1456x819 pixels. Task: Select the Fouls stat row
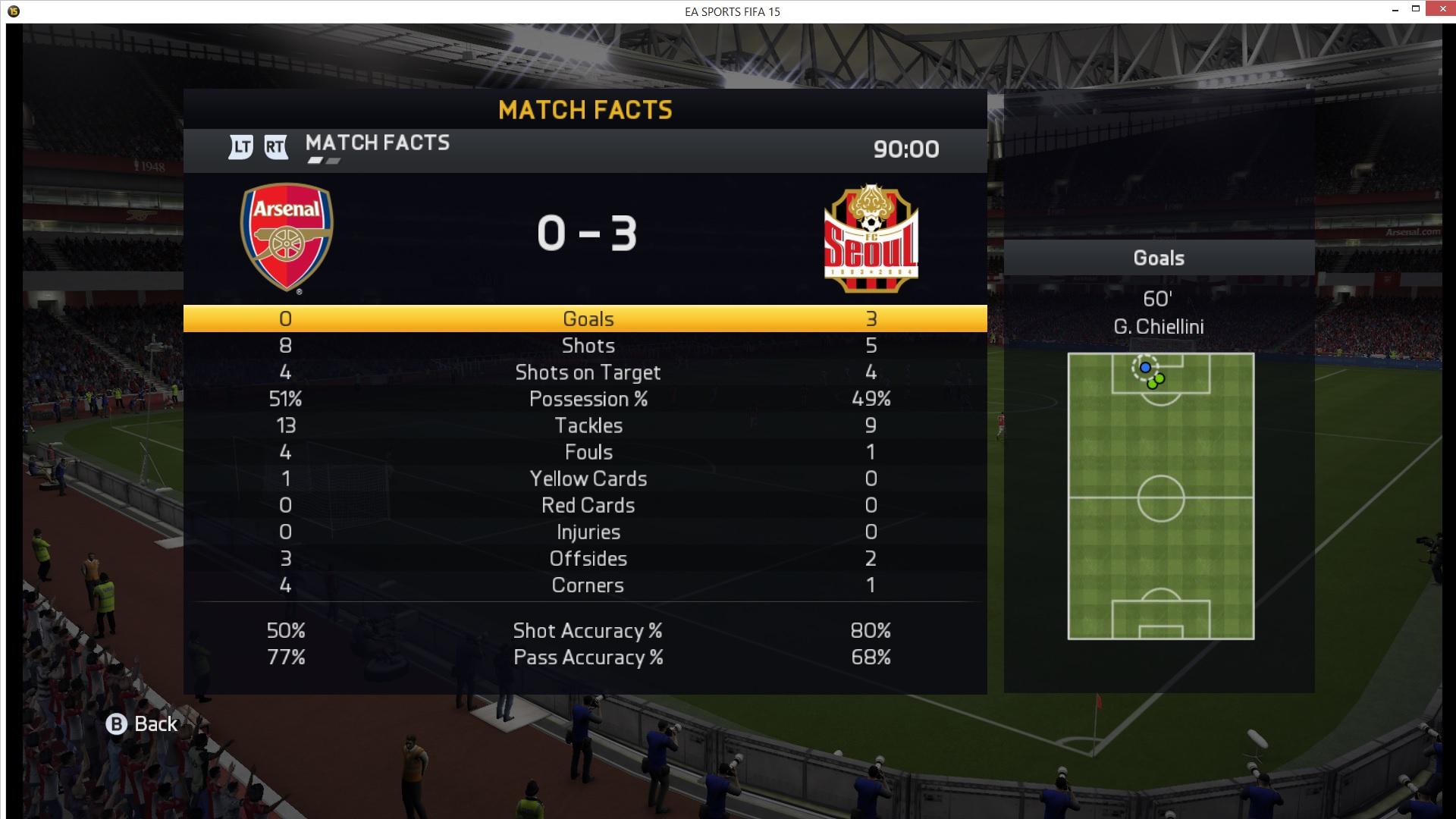tap(588, 452)
